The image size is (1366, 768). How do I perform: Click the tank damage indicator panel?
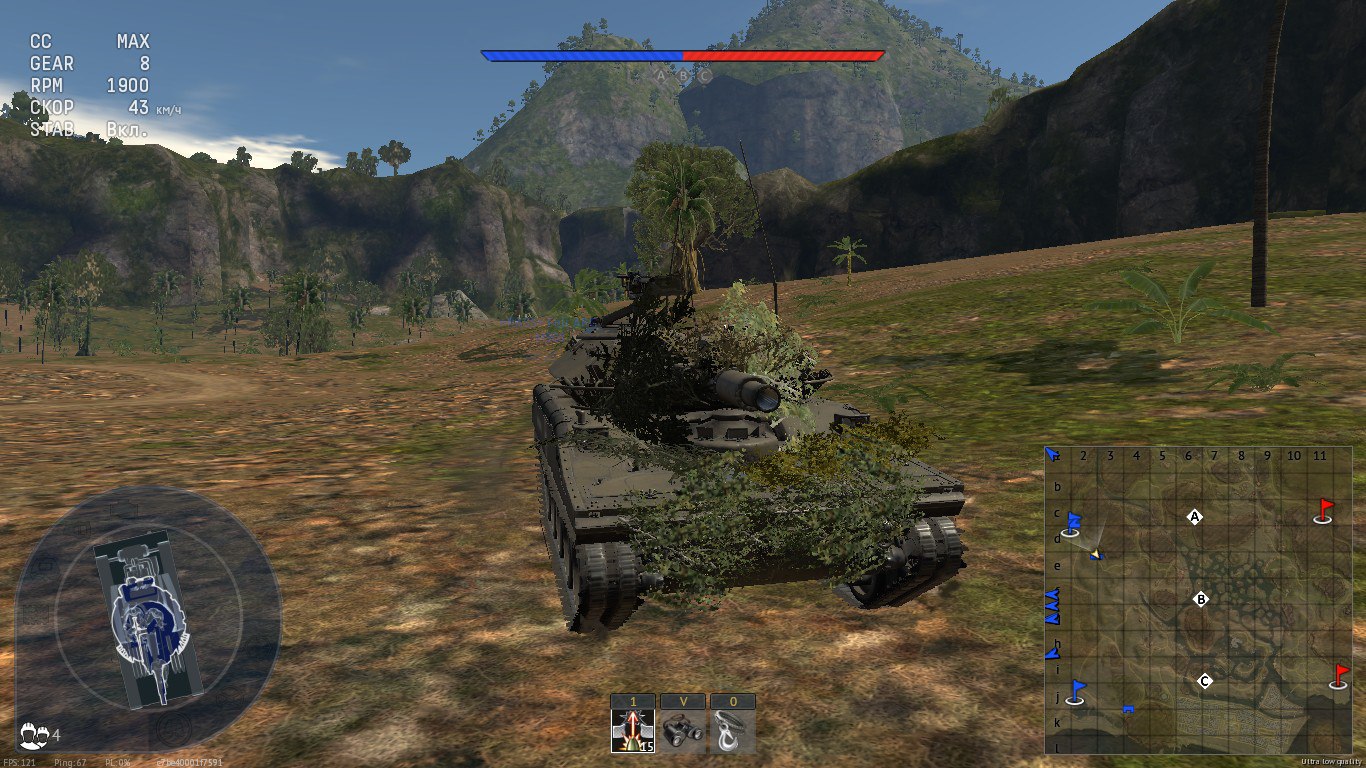coord(148,618)
